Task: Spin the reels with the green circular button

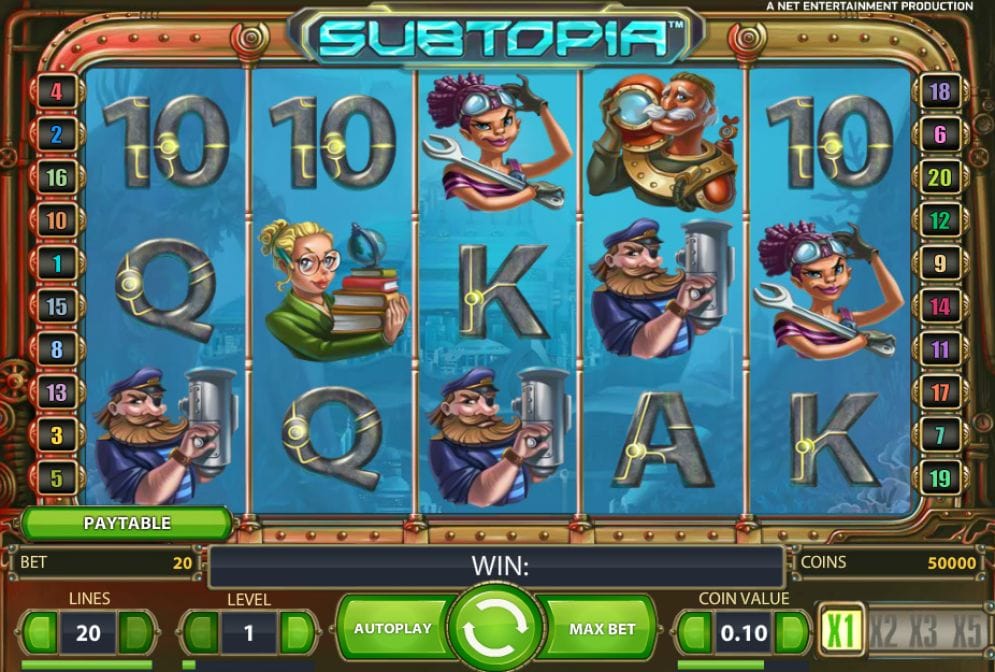Action: 495,629
